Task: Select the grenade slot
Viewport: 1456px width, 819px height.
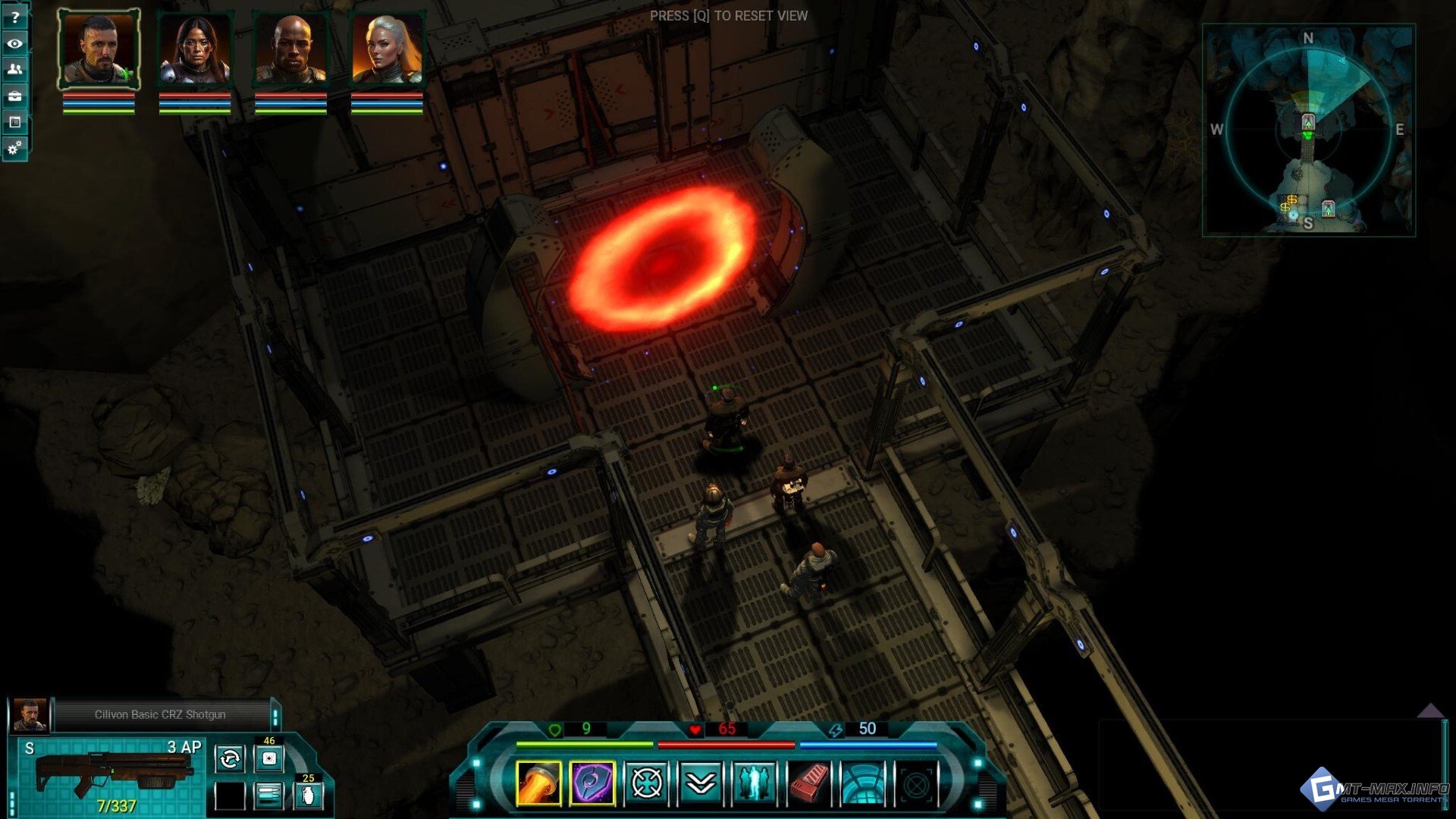Action: pos(309,795)
